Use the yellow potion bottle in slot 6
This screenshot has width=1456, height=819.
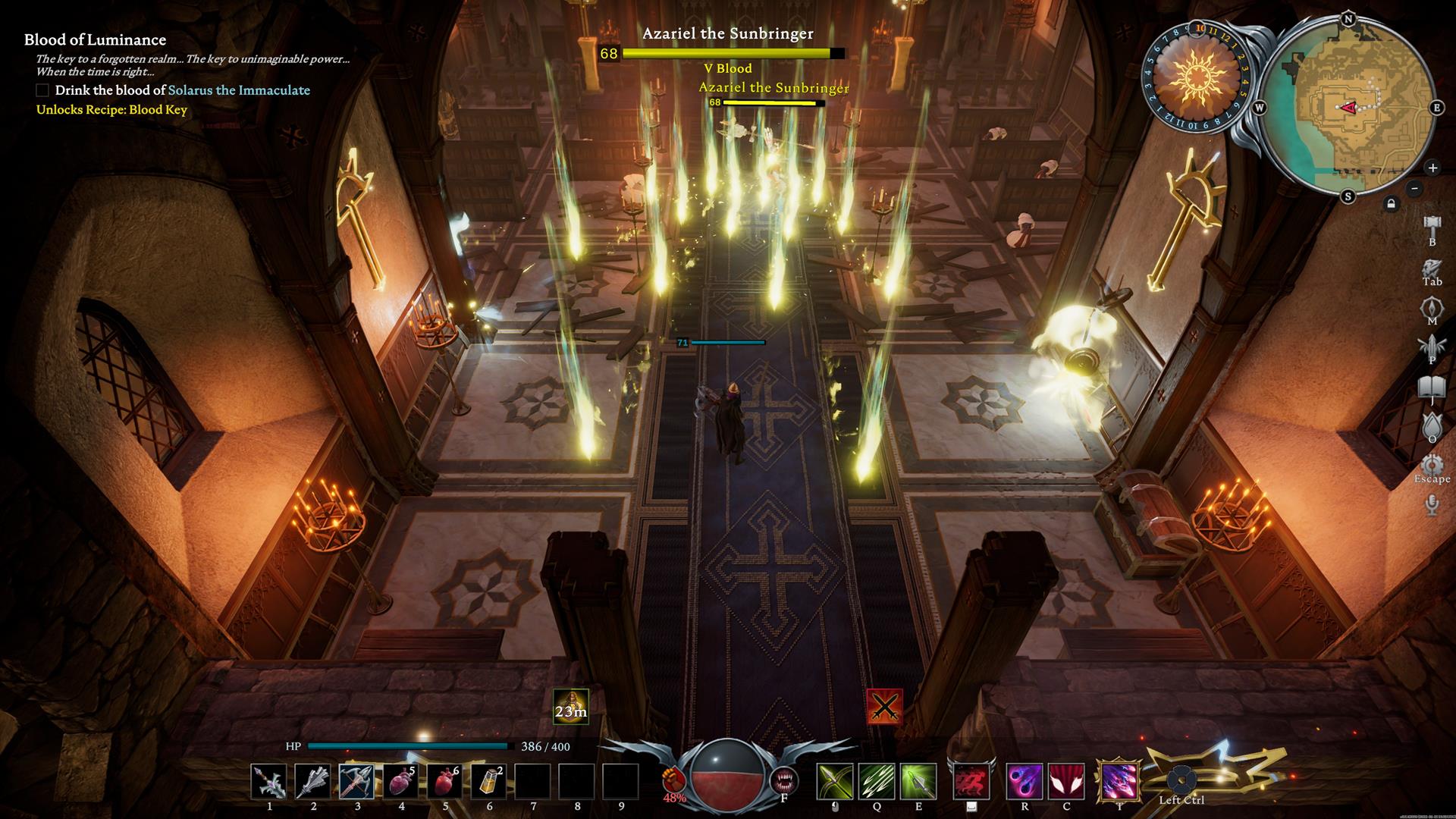tap(489, 782)
